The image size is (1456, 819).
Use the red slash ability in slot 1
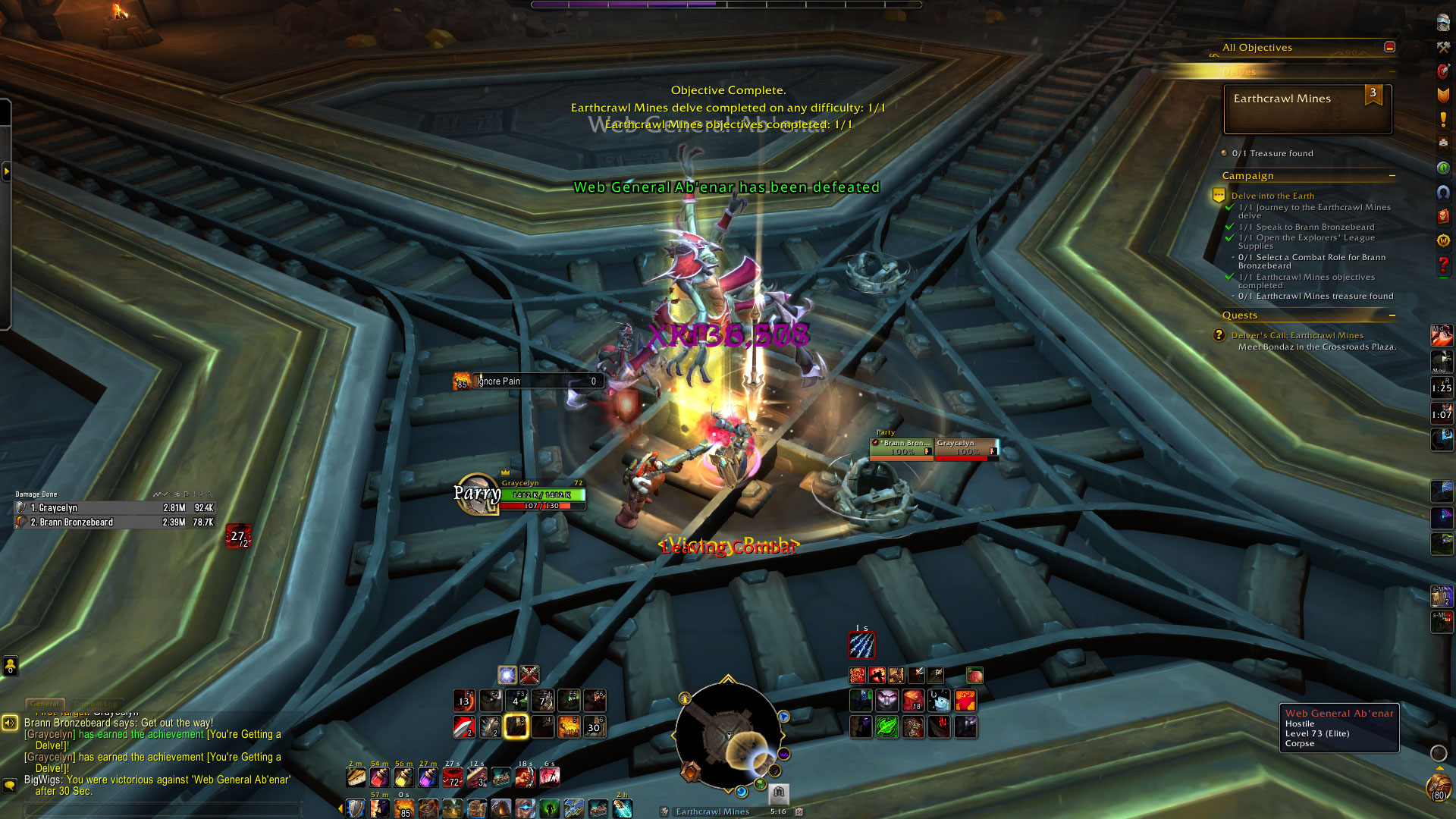coord(464,726)
